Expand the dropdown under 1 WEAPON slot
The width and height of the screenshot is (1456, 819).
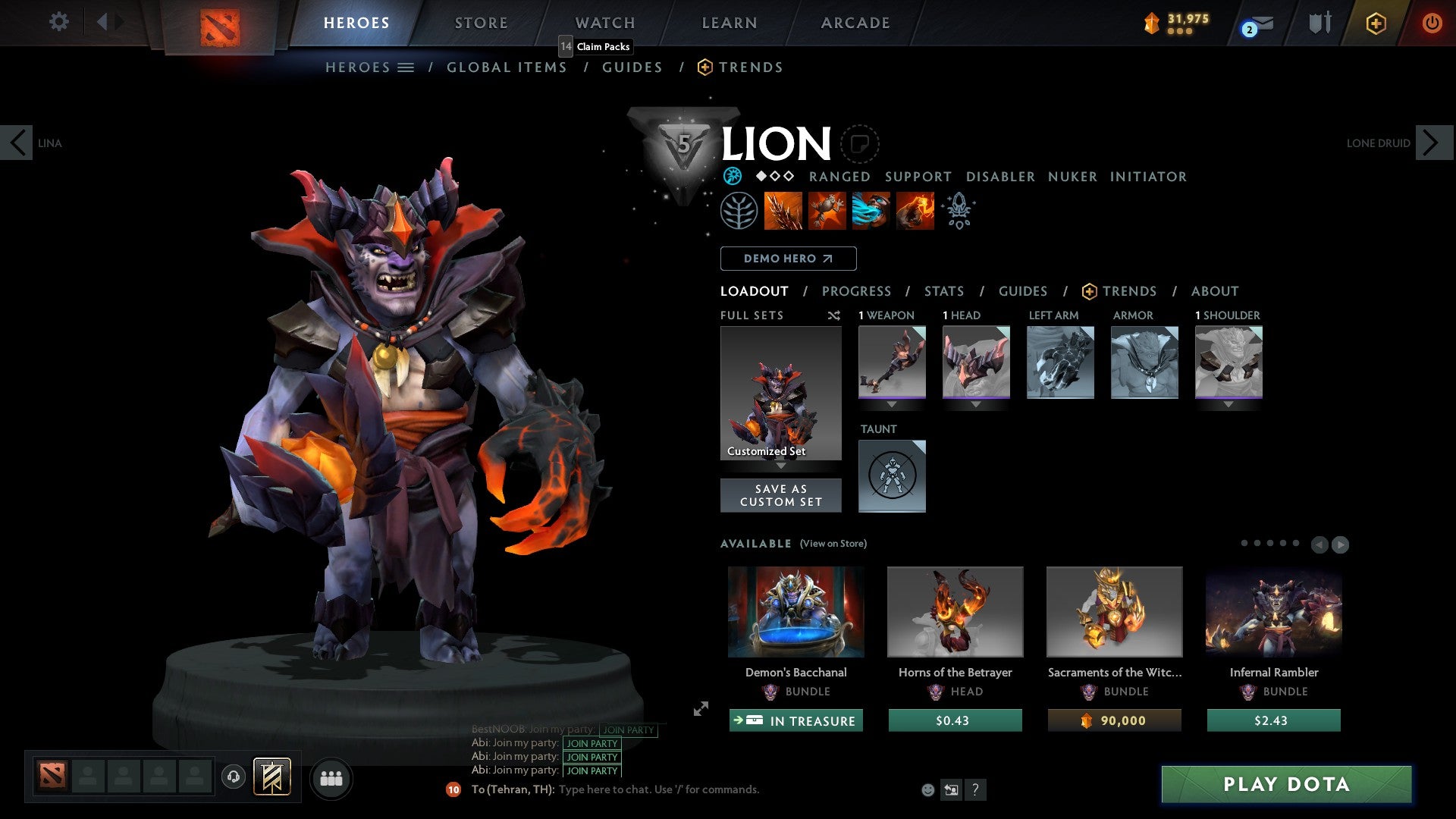point(892,404)
